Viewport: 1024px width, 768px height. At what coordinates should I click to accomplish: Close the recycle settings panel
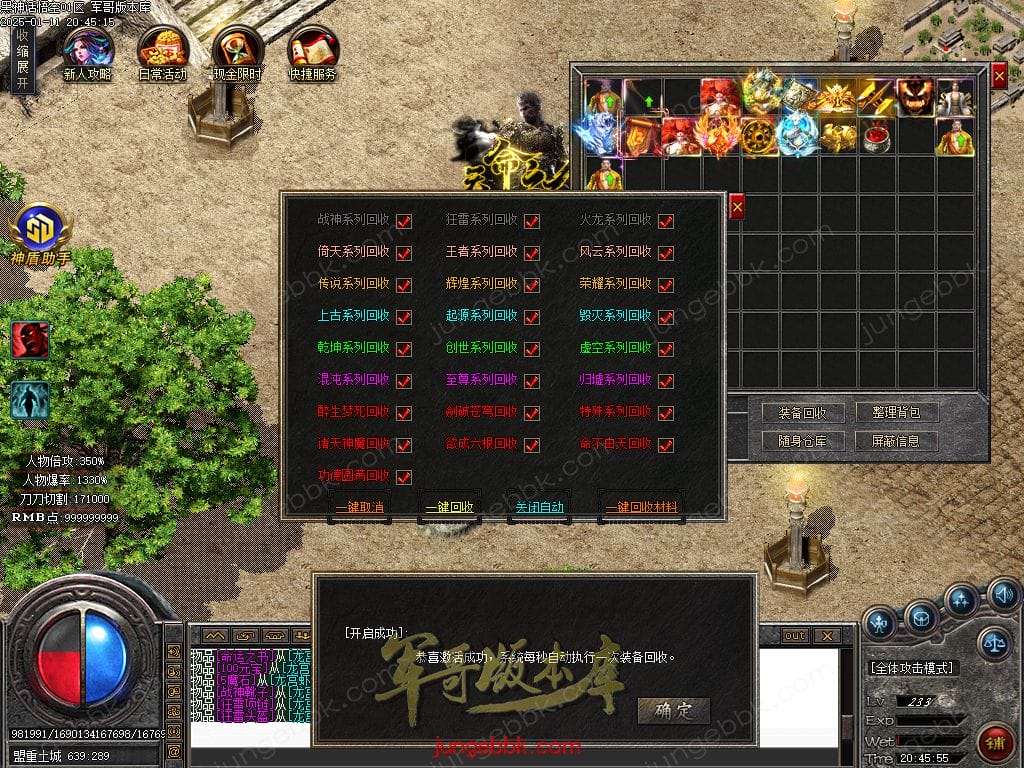point(737,207)
